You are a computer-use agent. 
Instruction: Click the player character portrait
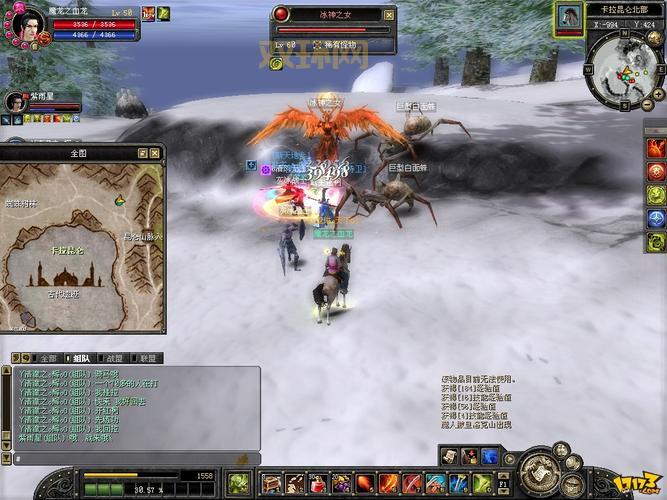point(30,22)
